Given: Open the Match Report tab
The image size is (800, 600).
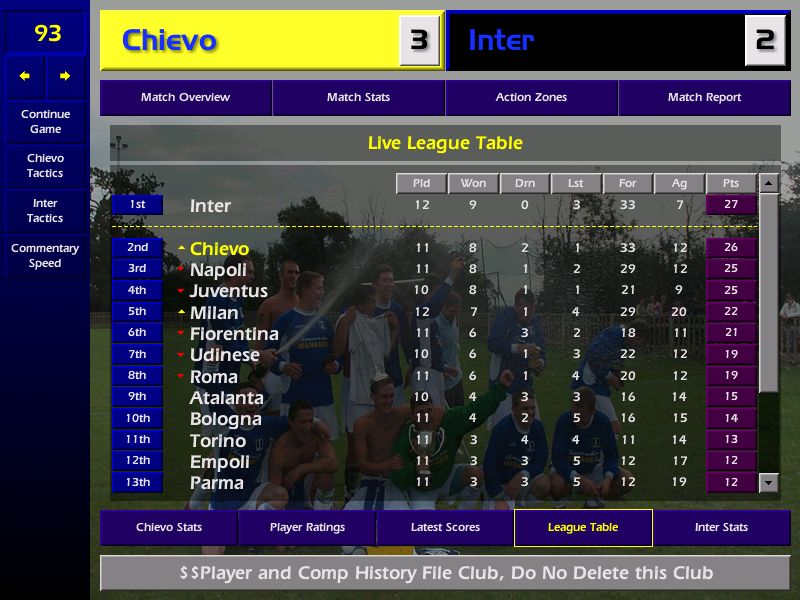Looking at the screenshot, I should click(704, 98).
